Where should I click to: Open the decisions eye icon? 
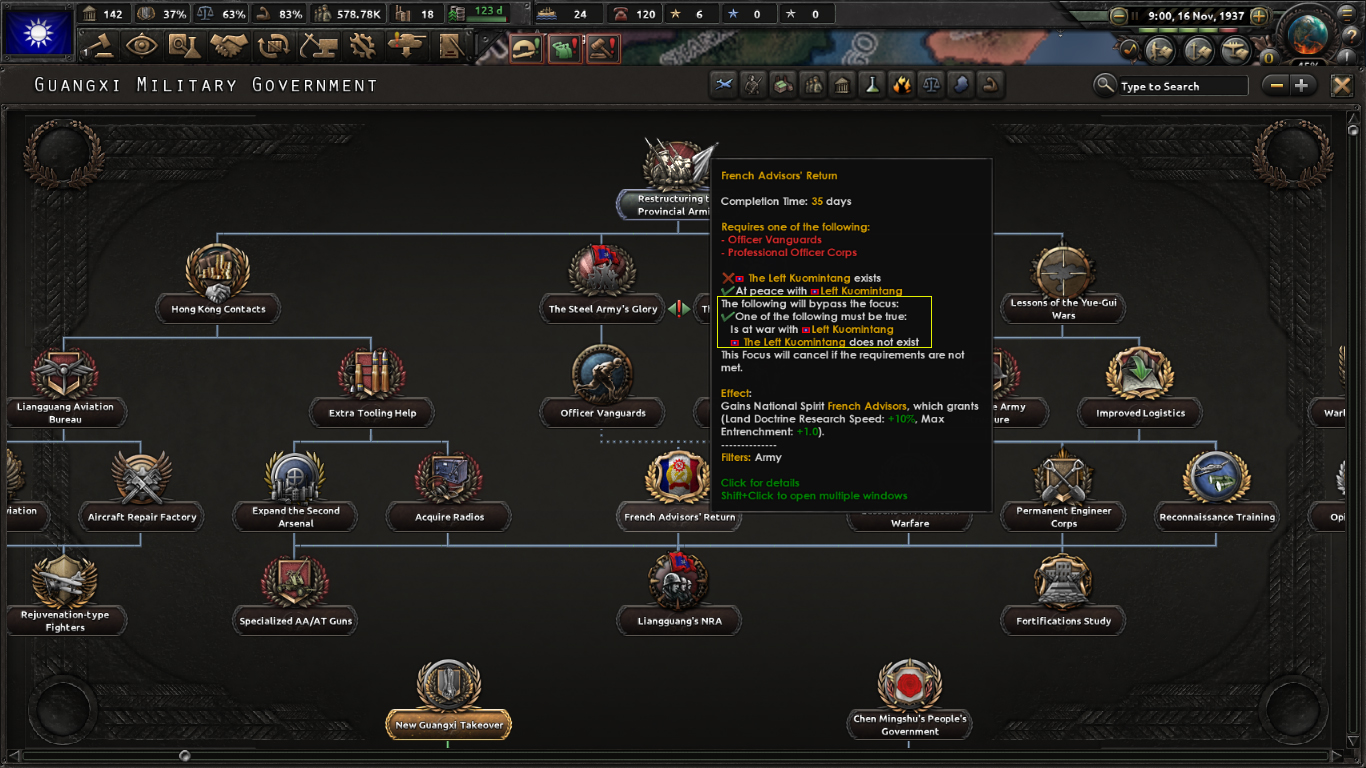coord(141,47)
